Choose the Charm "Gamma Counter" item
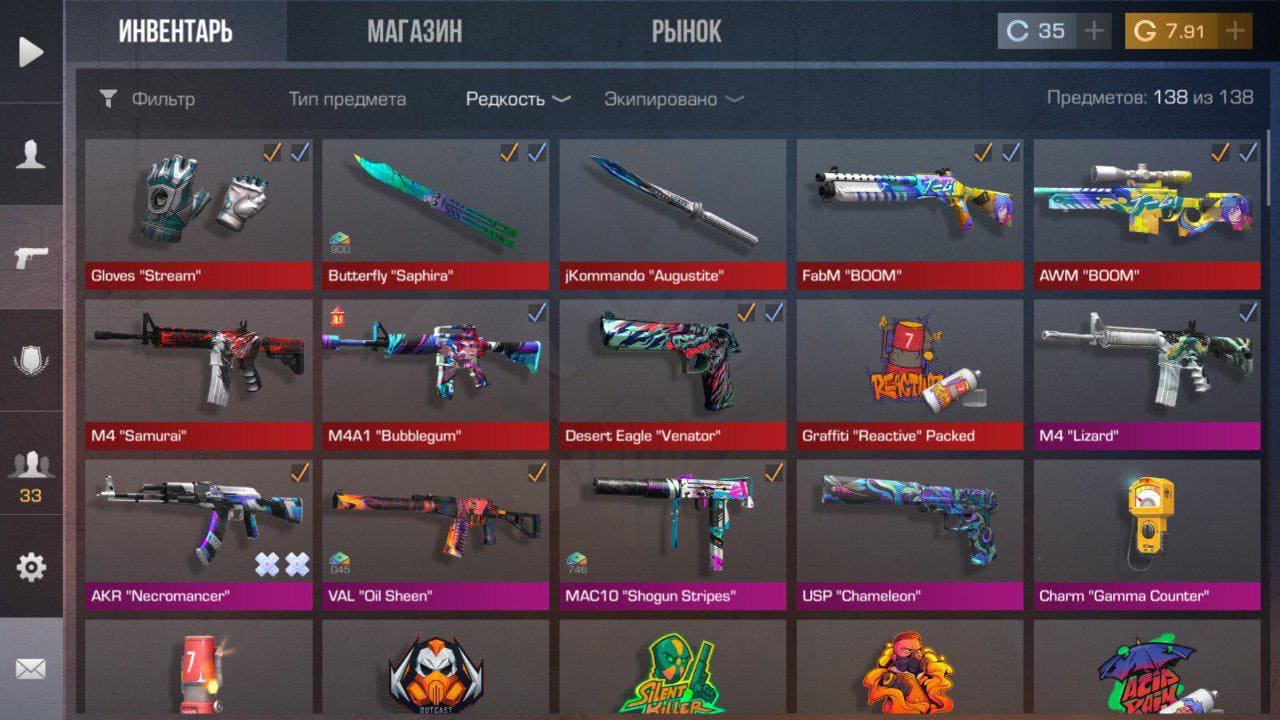 coord(1146,534)
